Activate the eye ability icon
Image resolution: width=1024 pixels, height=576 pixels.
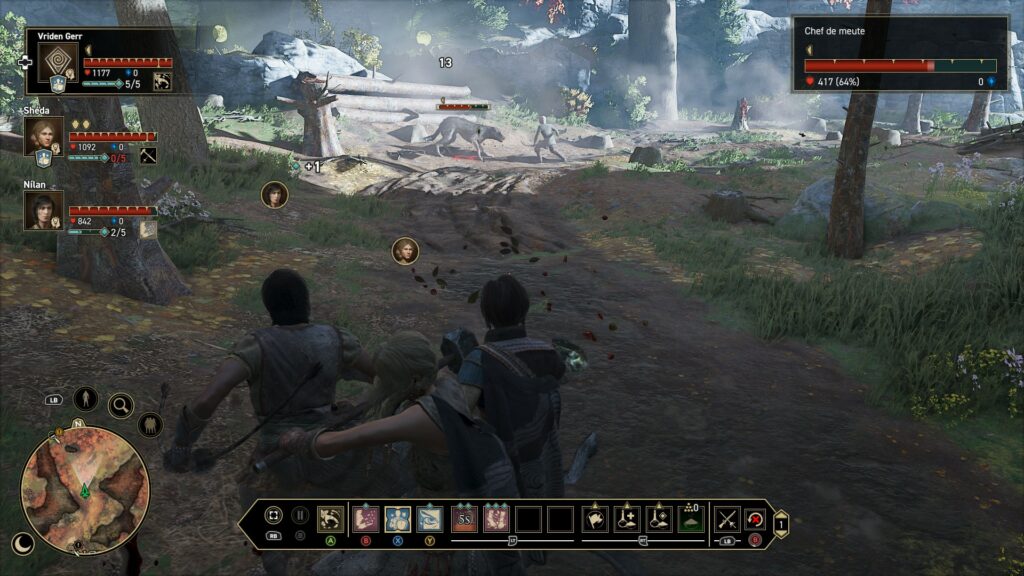click(430, 518)
